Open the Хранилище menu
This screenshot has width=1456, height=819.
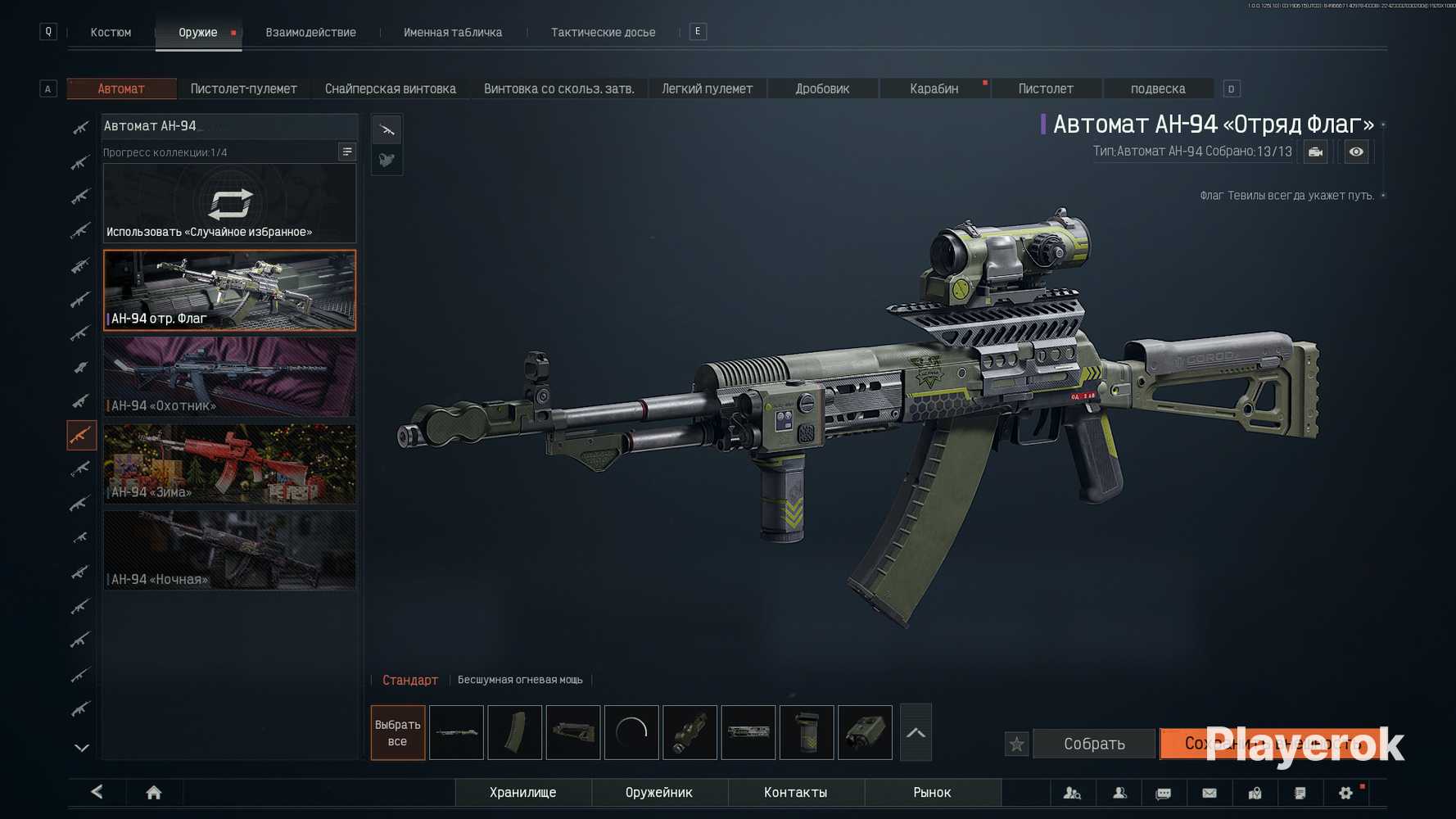tap(522, 792)
